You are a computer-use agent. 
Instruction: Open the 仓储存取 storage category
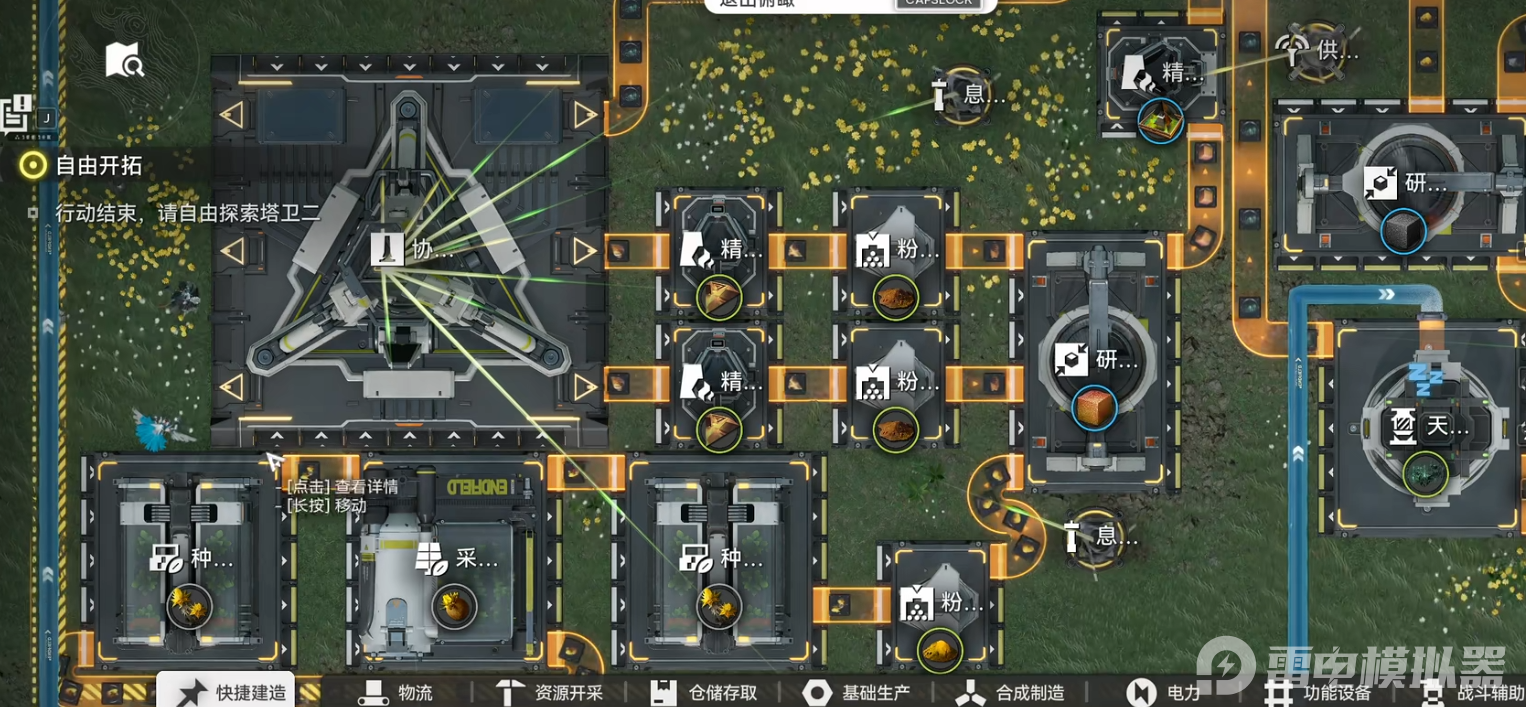tap(704, 691)
